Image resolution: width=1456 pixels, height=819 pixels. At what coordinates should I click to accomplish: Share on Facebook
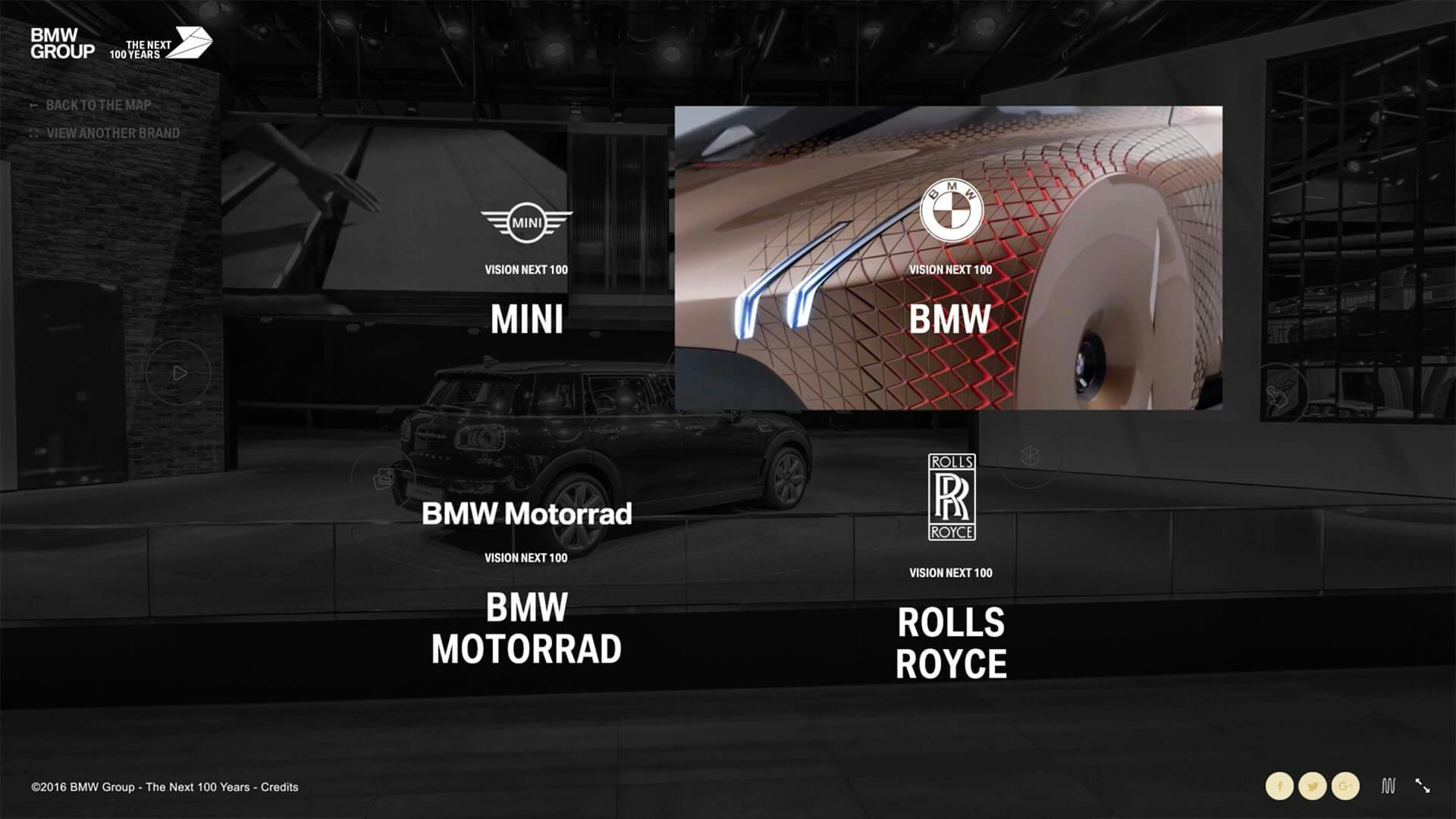click(1280, 786)
